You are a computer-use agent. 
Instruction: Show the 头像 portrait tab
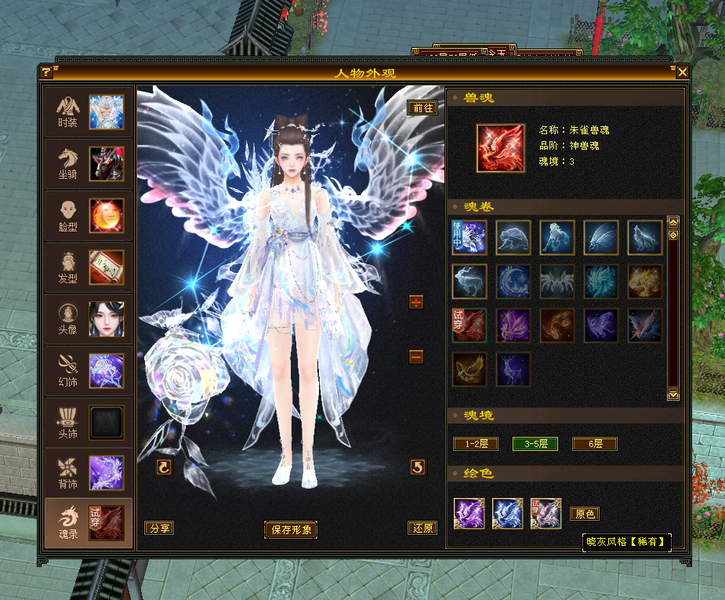click(88, 319)
